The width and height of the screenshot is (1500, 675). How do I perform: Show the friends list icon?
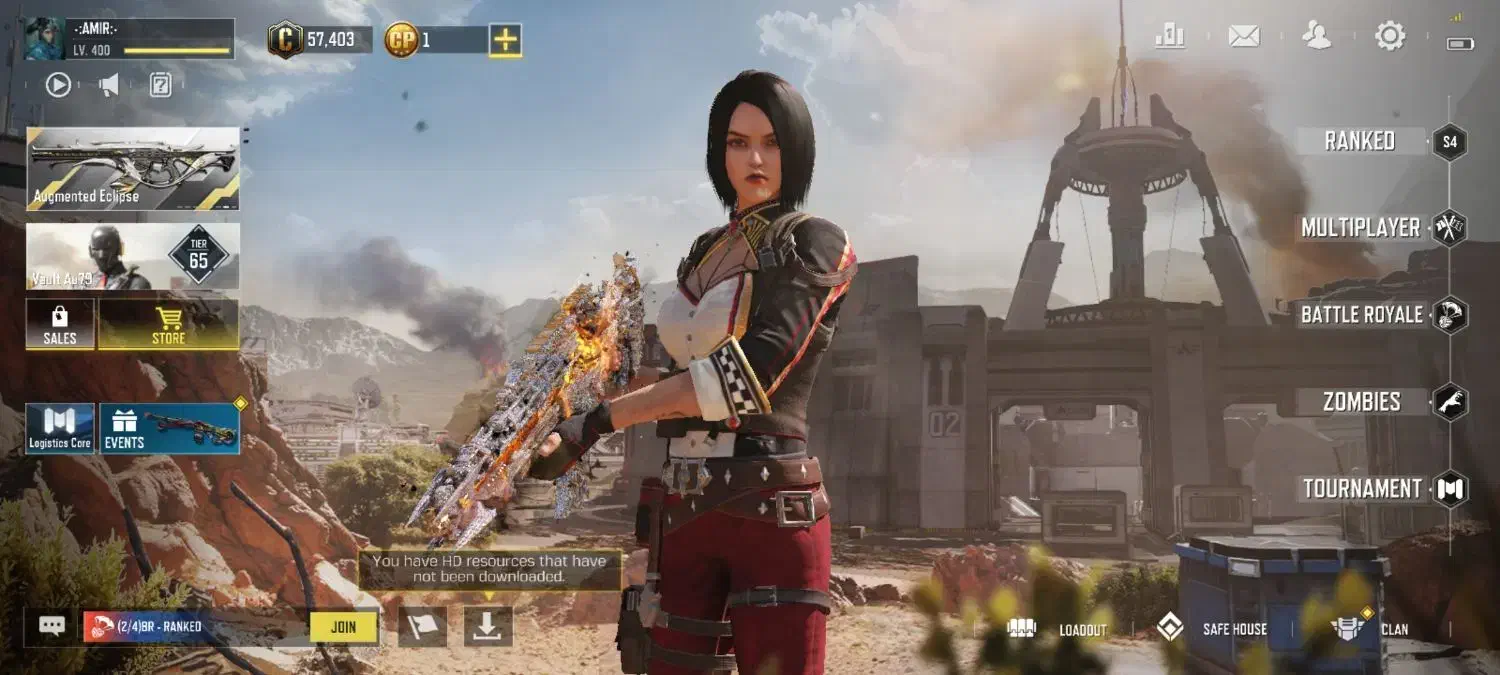1316,37
